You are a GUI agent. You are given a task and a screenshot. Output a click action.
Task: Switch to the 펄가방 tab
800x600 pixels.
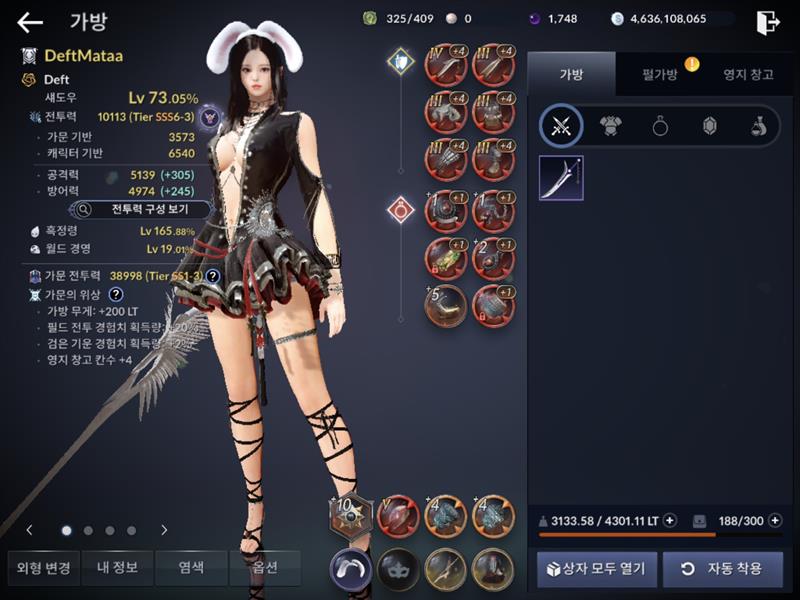[660, 75]
